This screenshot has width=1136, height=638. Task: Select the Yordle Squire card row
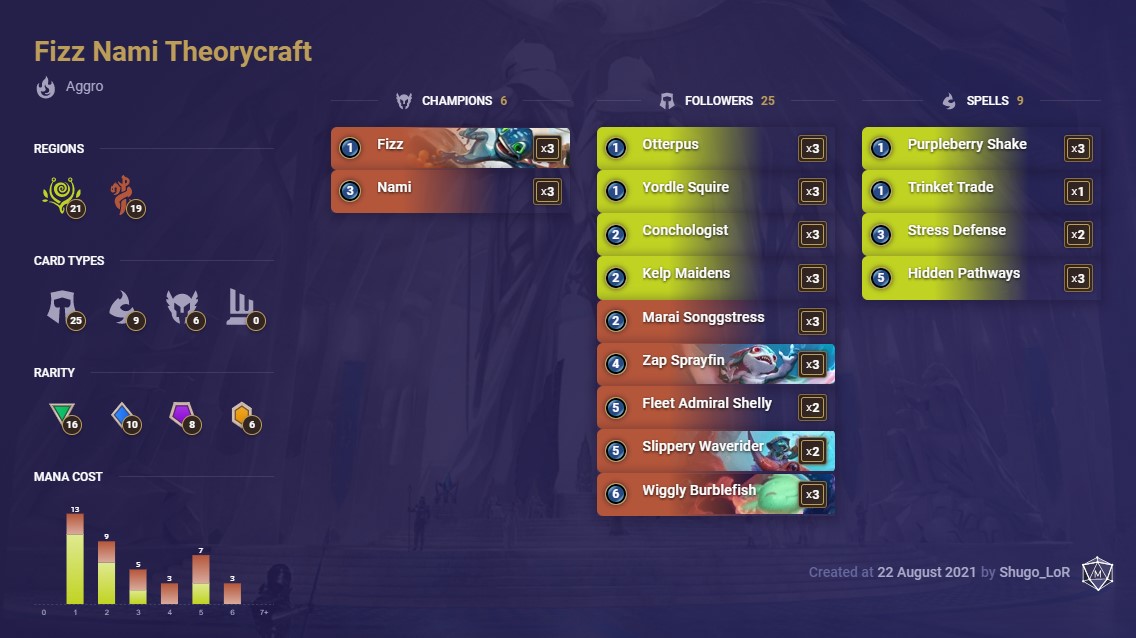(x=715, y=190)
